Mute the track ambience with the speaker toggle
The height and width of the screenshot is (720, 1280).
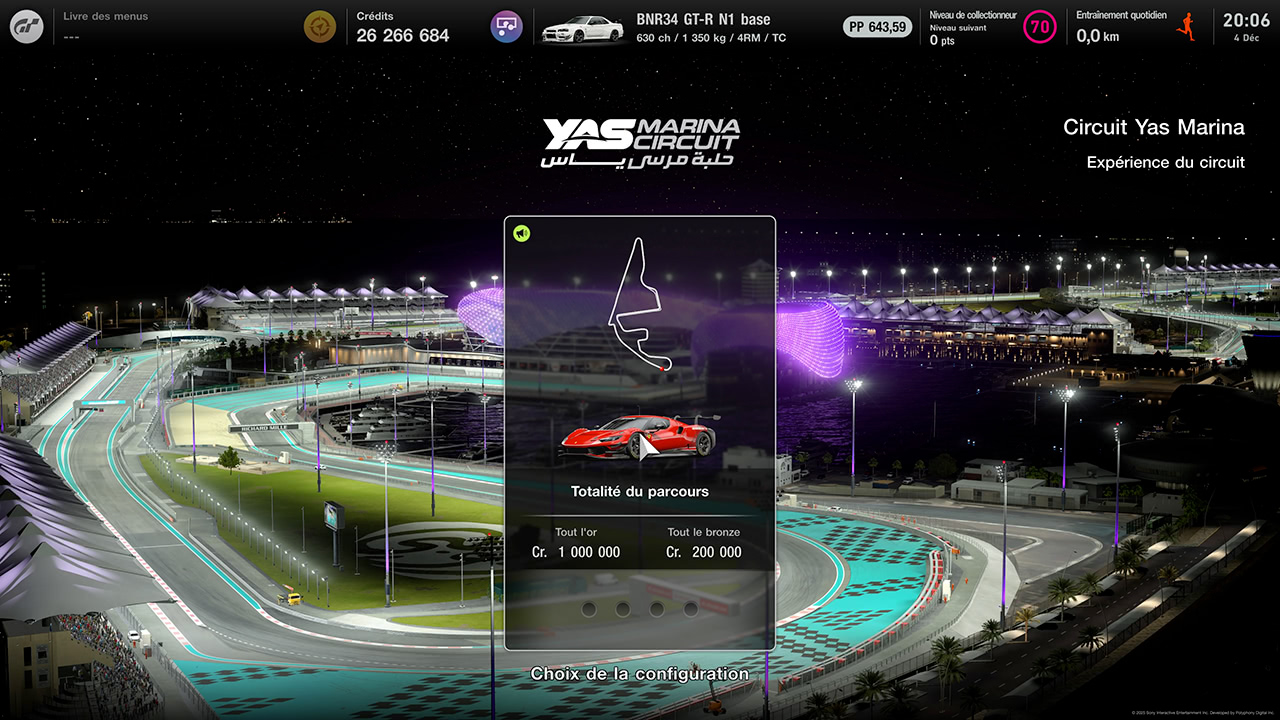coord(521,231)
